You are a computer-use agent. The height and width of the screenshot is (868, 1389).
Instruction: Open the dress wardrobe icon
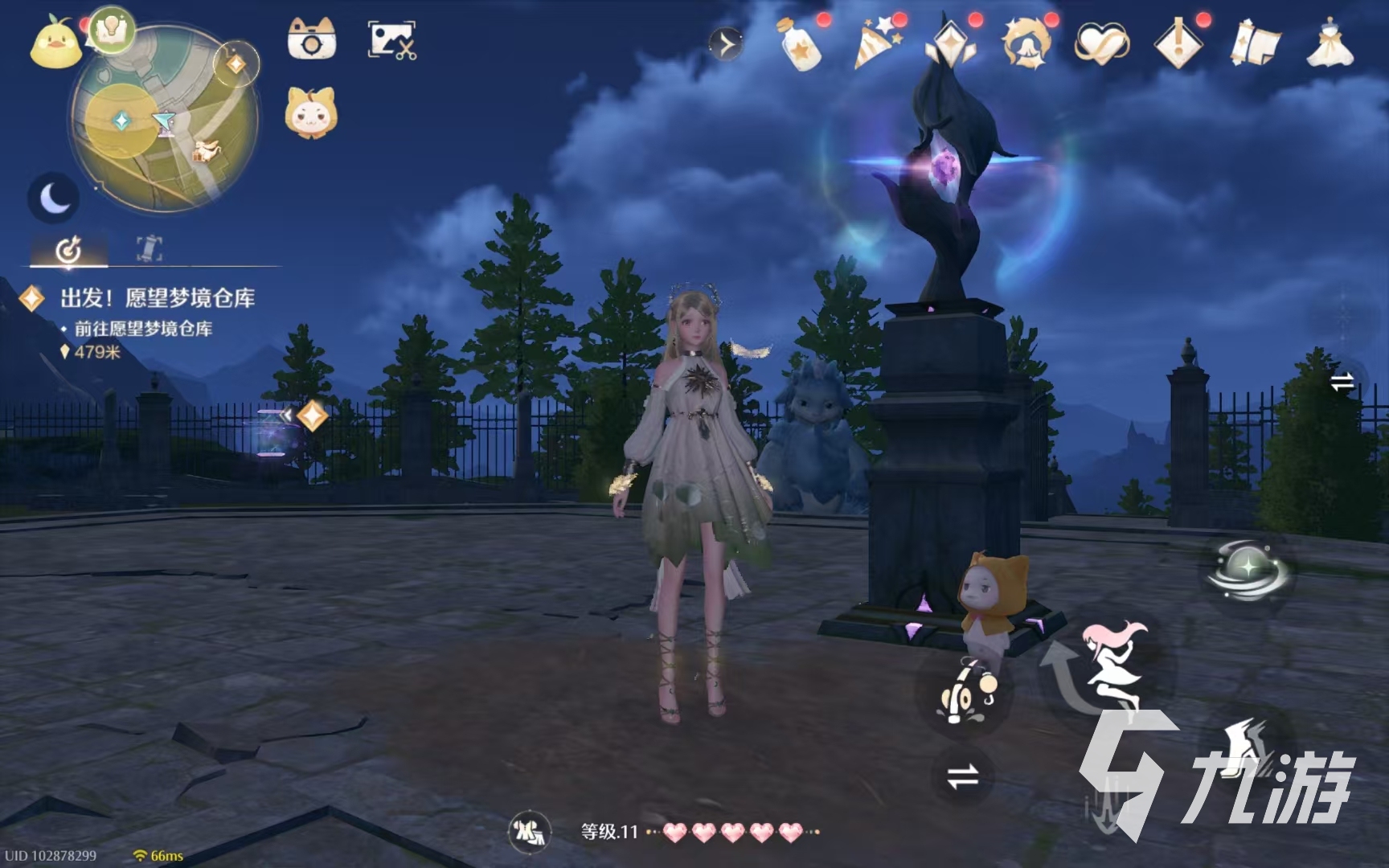pos(1330,44)
